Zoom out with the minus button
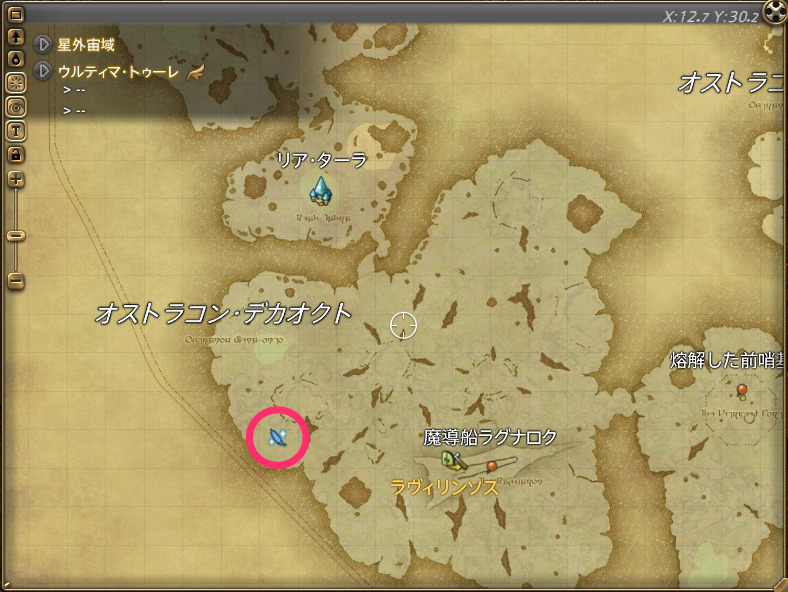The height and width of the screenshot is (592, 788). click(16, 281)
